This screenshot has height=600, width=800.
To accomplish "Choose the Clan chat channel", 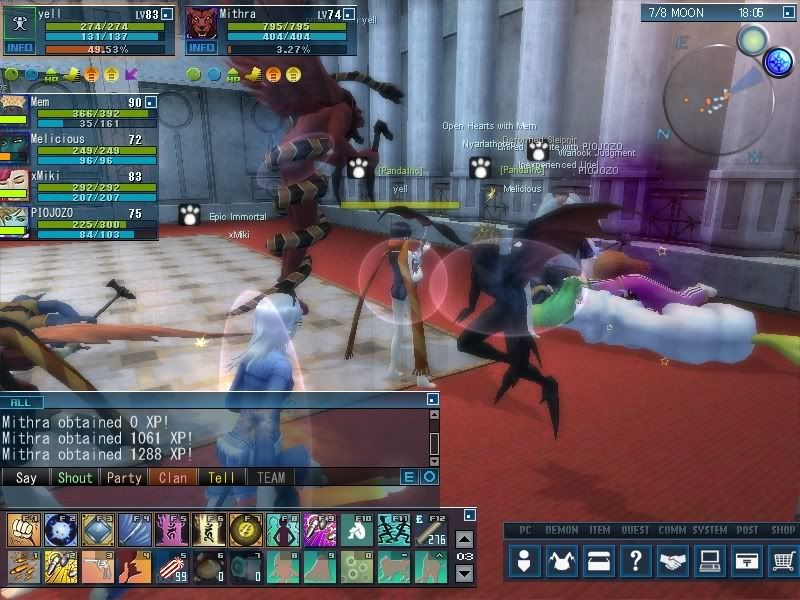I will point(172,478).
